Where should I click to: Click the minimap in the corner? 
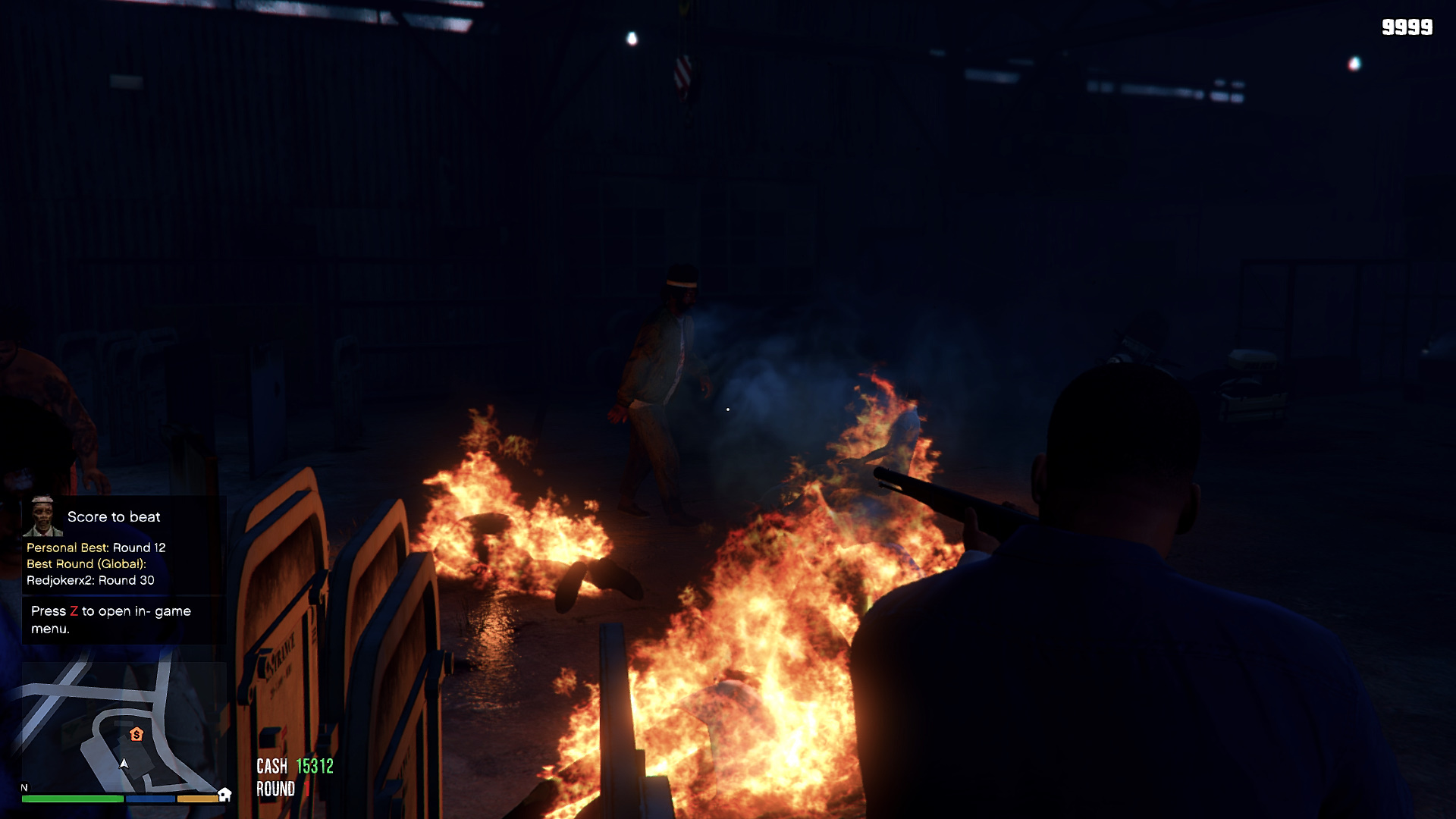pos(124,726)
